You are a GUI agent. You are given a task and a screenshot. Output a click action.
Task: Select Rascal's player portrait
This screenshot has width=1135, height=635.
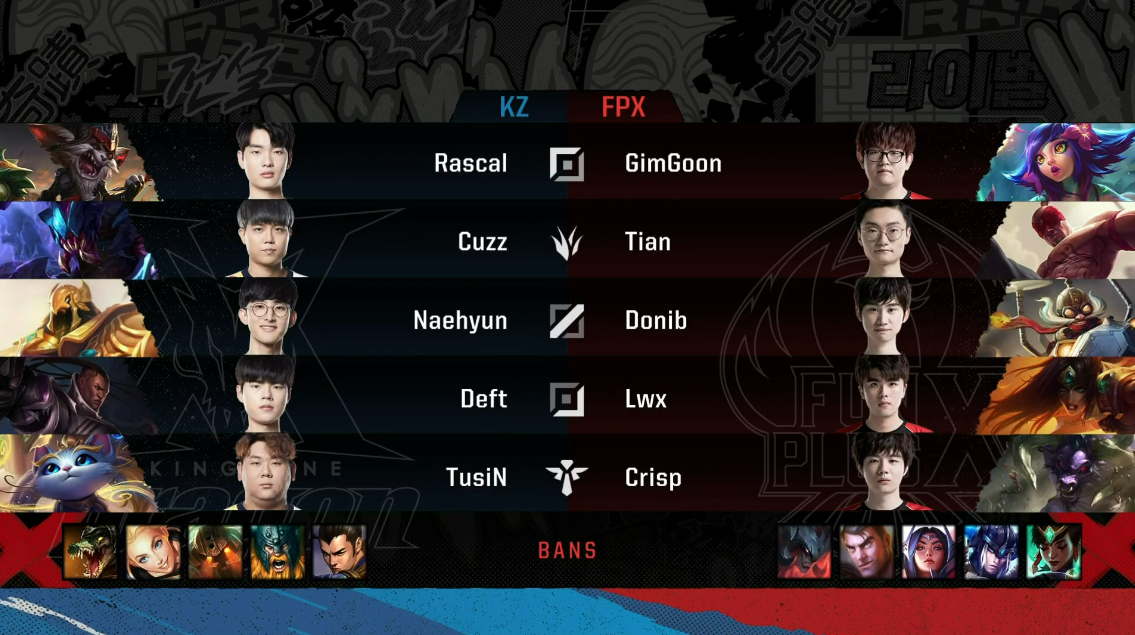point(265,161)
